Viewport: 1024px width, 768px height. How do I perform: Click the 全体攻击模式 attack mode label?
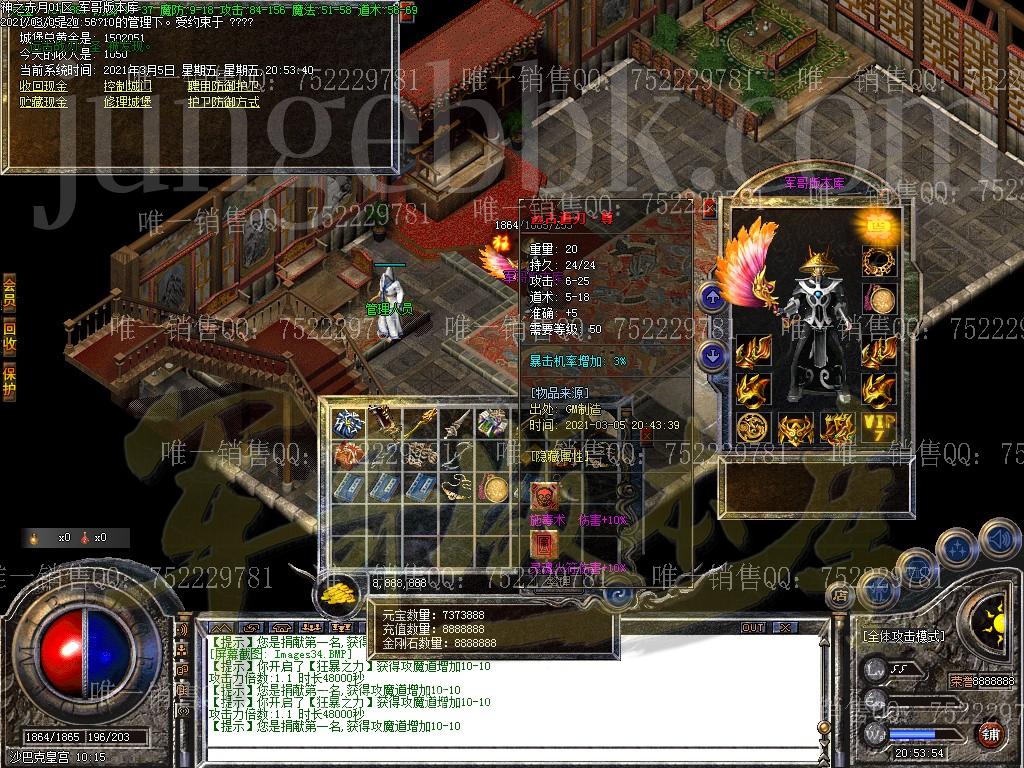point(900,635)
